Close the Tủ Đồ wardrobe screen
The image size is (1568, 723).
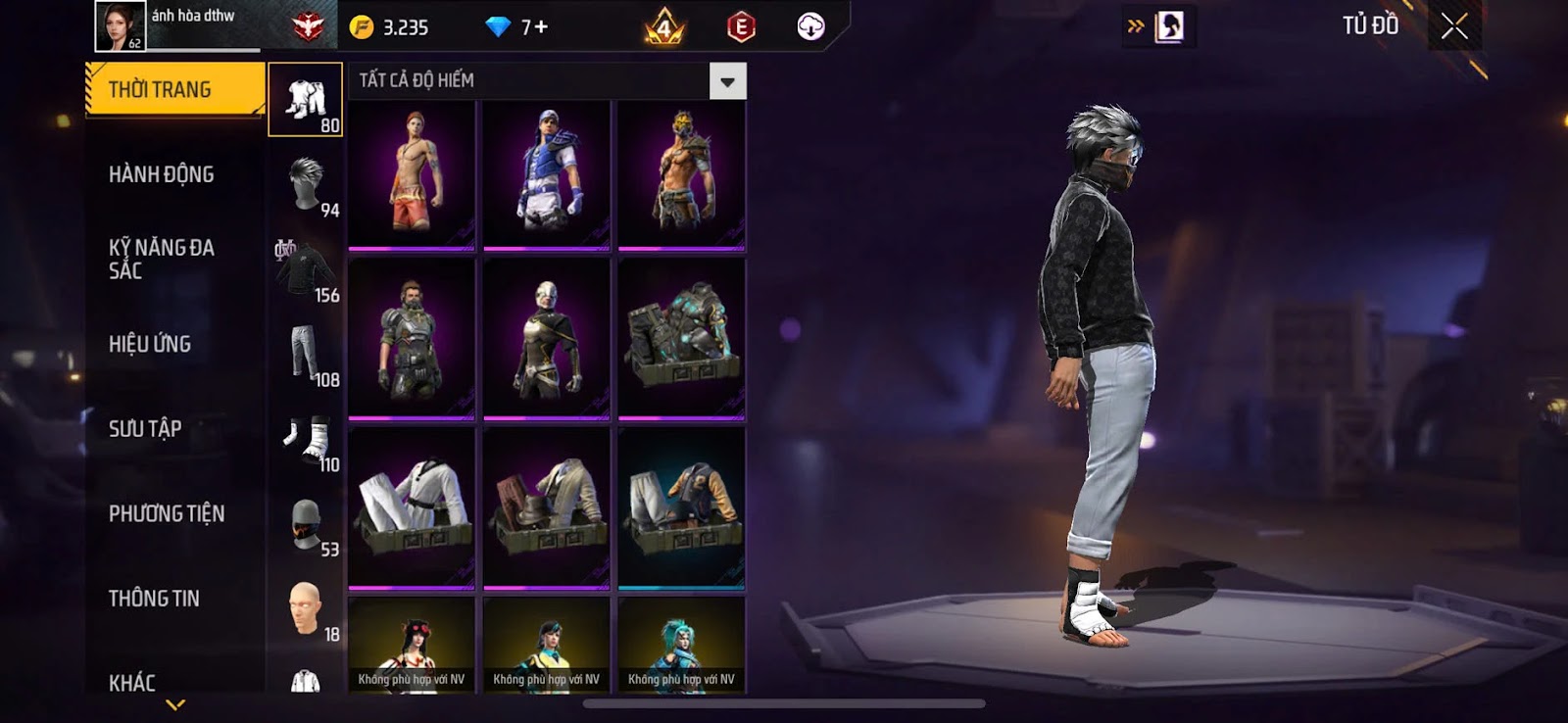1454,26
